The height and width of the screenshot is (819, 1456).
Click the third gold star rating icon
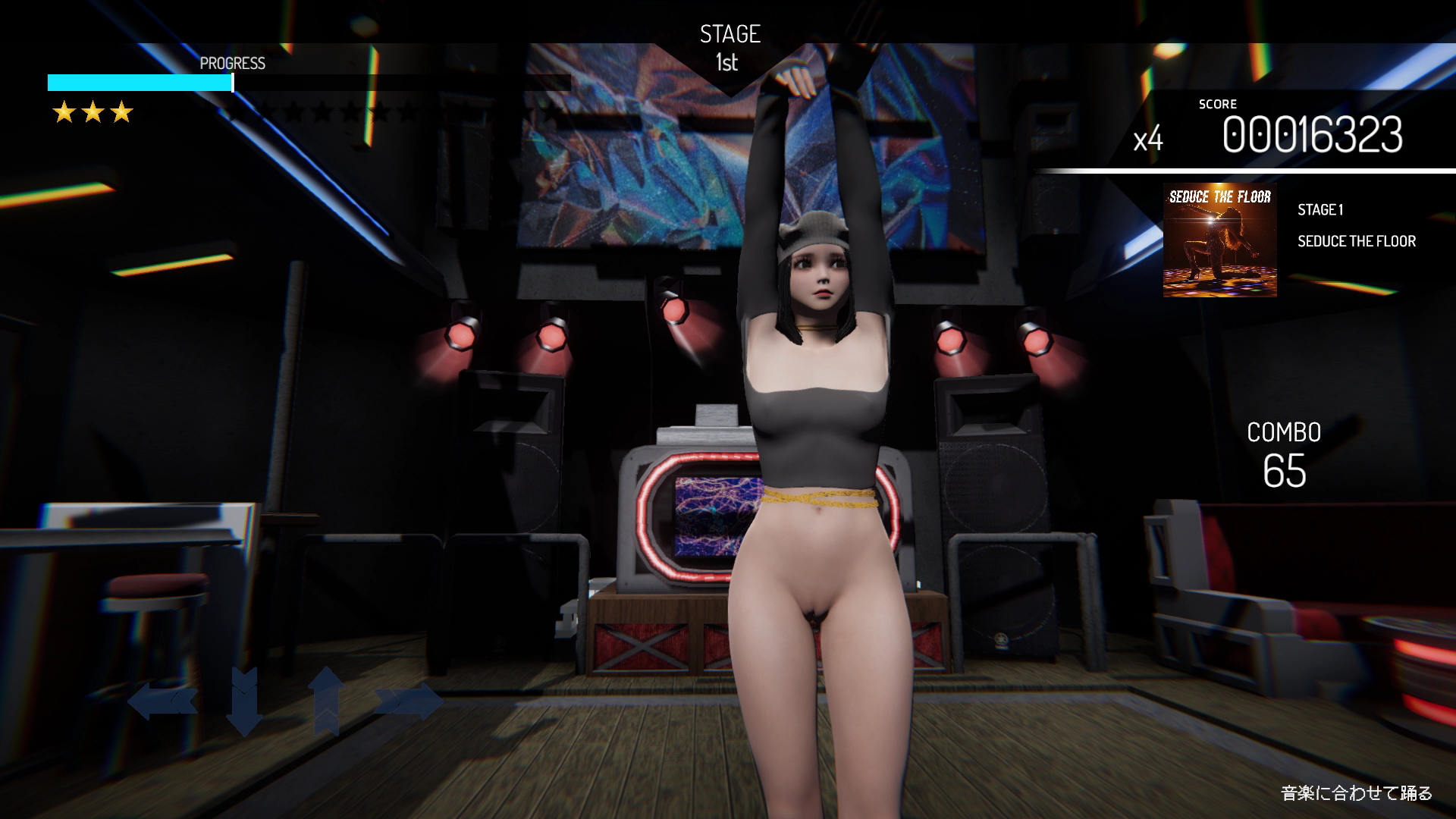click(x=122, y=112)
